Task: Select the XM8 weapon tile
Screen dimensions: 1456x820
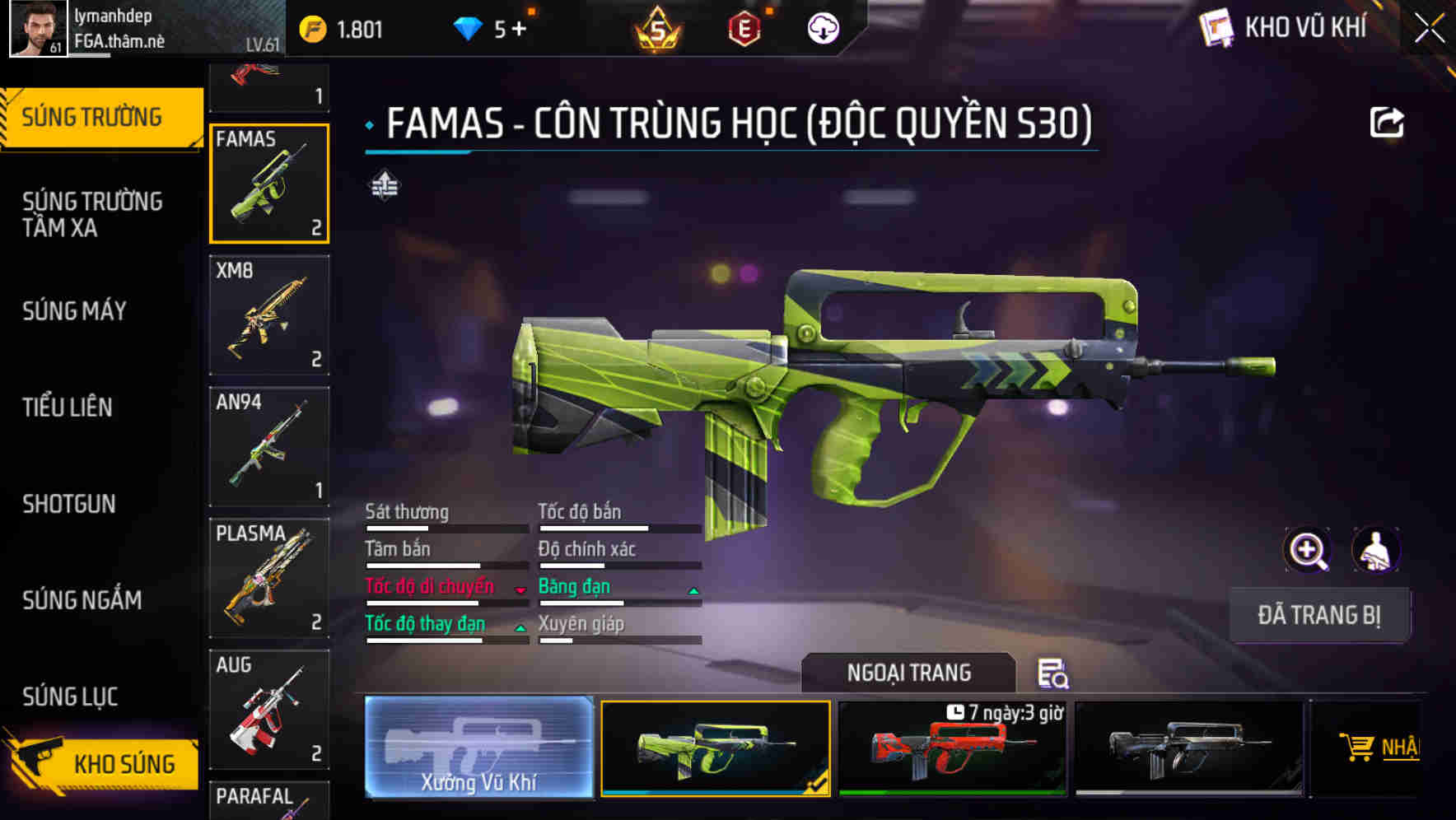Action: click(269, 315)
